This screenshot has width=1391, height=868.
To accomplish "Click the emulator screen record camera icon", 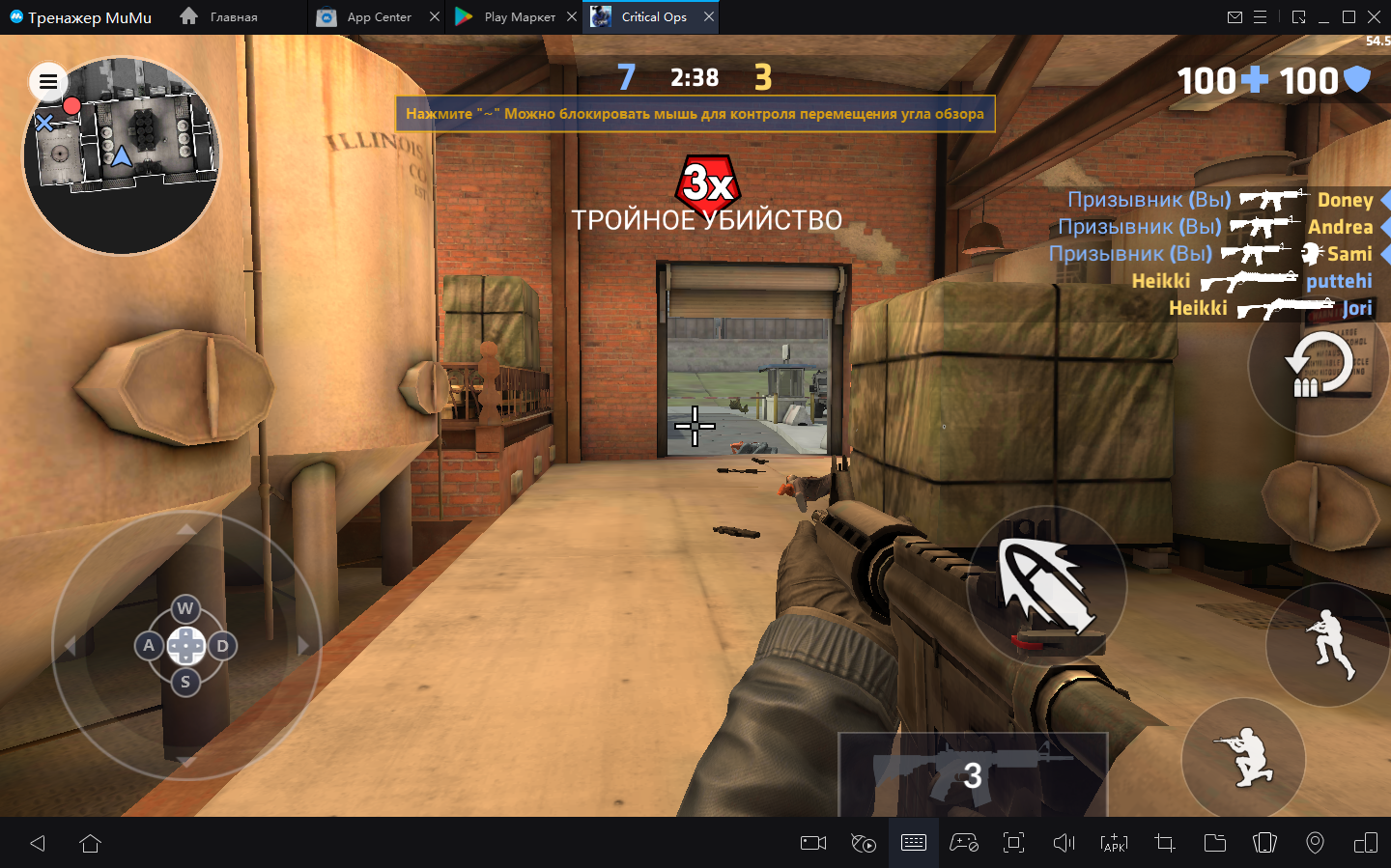I will pyautogui.click(x=813, y=843).
